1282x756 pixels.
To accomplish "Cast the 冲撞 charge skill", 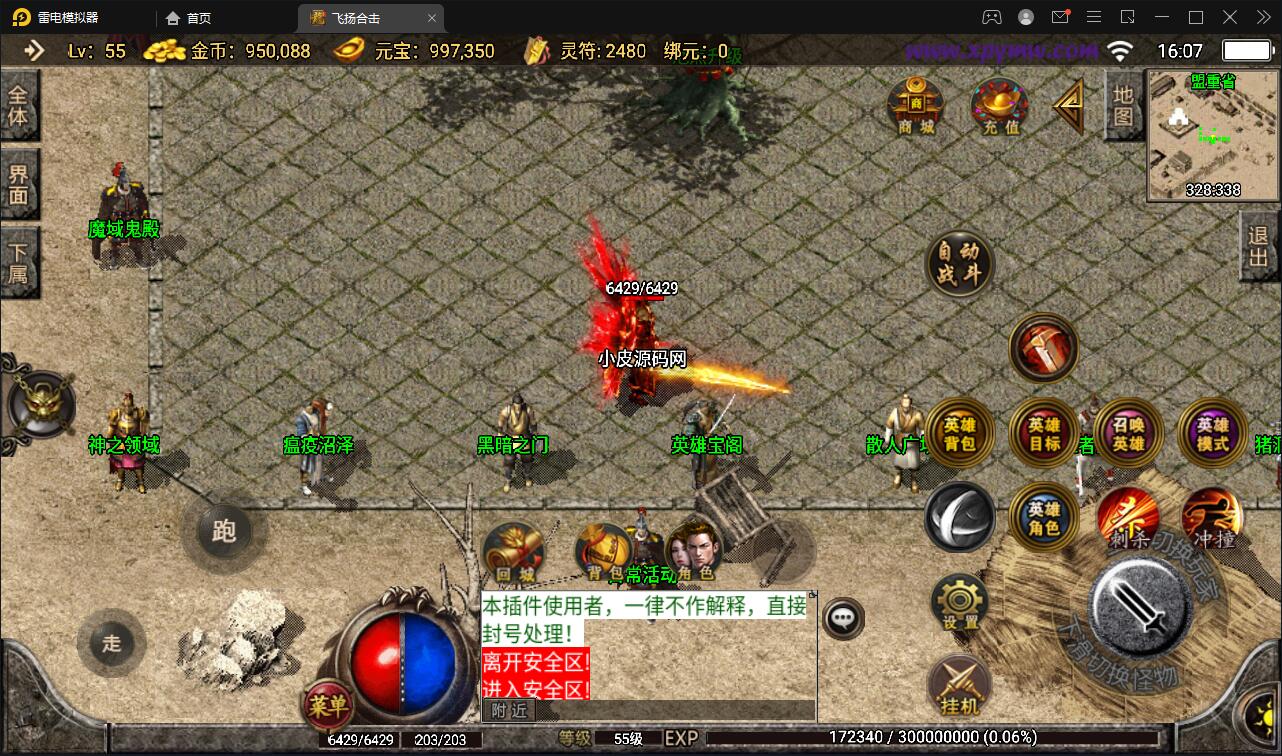I will (x=1210, y=519).
